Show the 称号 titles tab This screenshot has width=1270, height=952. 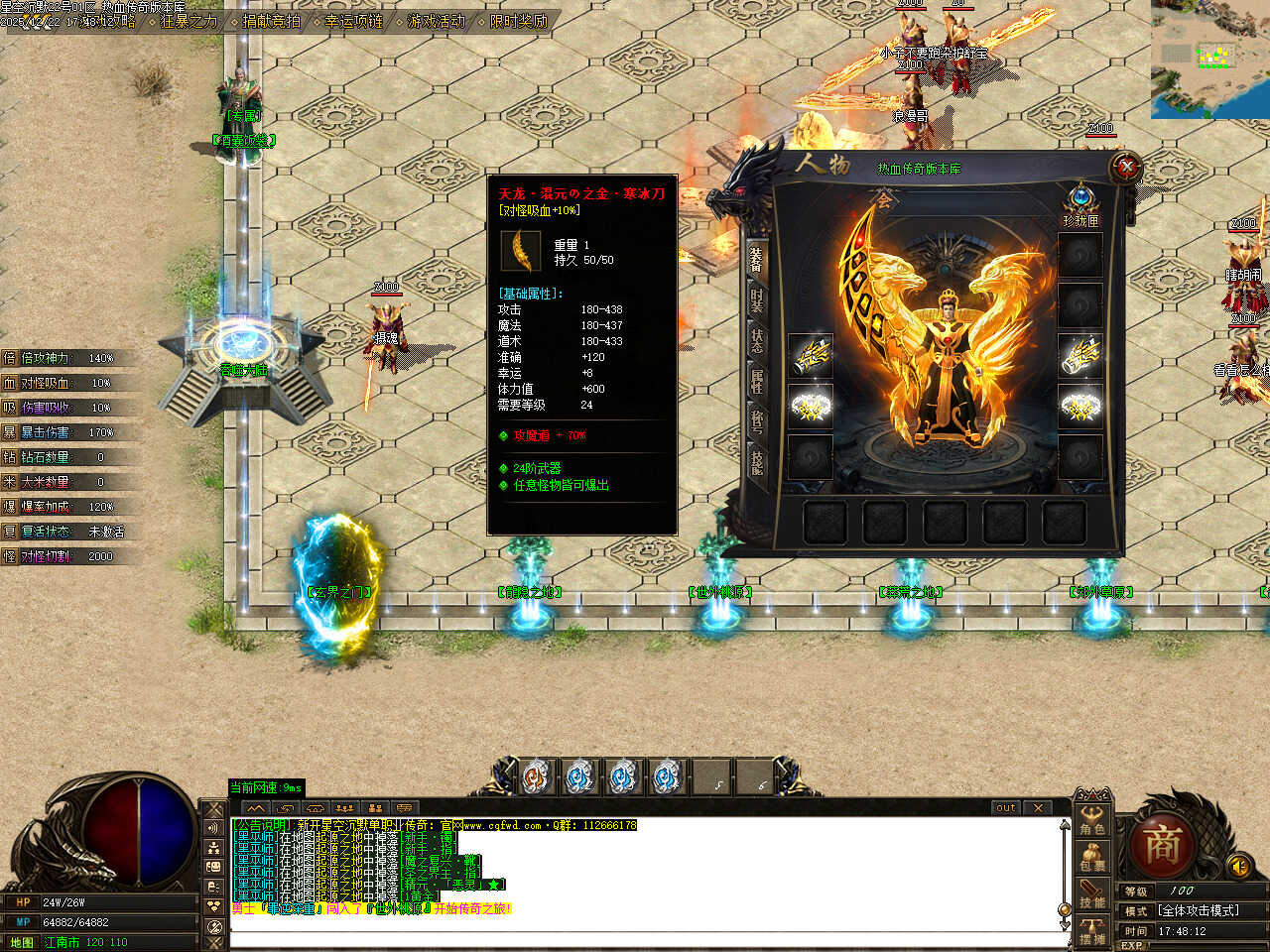pyautogui.click(x=757, y=421)
